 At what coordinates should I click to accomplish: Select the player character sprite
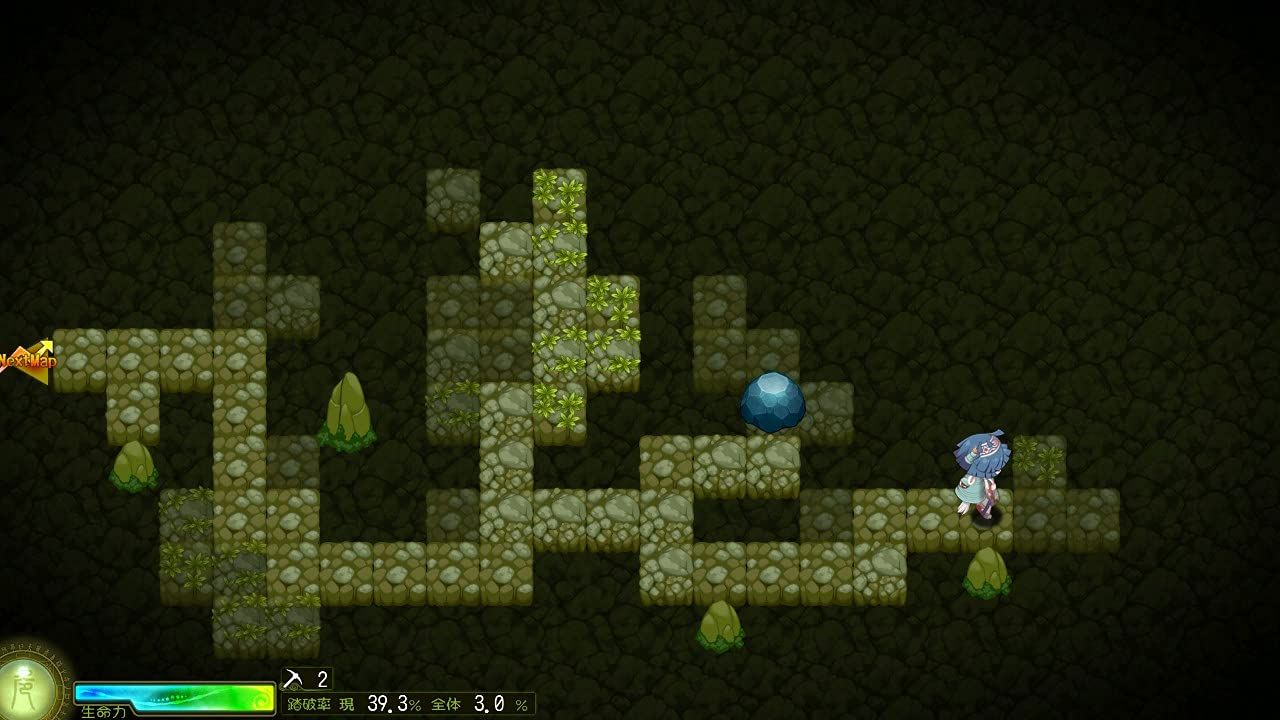pyautogui.click(x=983, y=470)
